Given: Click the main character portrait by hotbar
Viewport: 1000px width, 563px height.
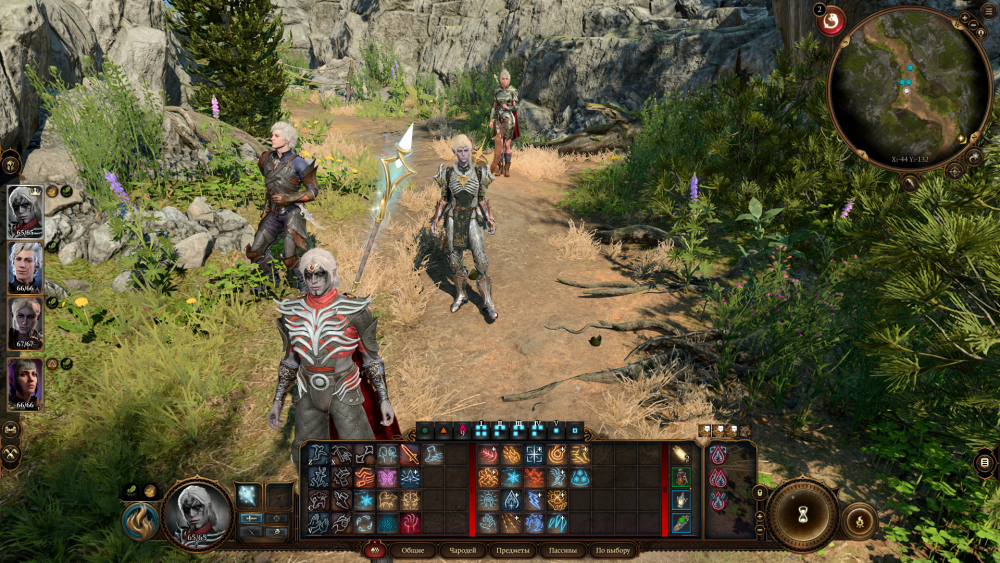Looking at the screenshot, I should (x=196, y=515).
